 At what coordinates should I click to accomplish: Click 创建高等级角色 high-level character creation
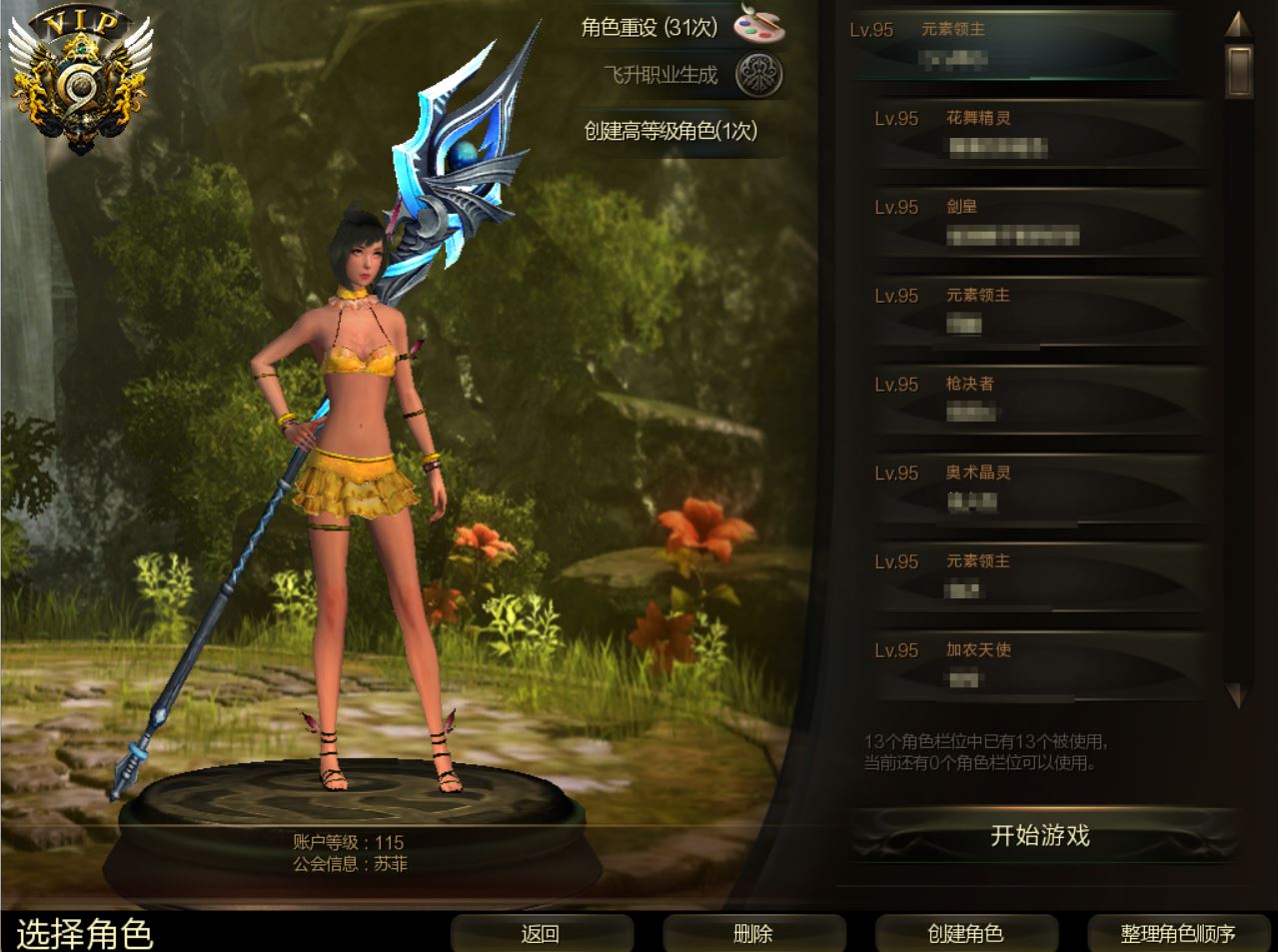pyautogui.click(x=670, y=131)
